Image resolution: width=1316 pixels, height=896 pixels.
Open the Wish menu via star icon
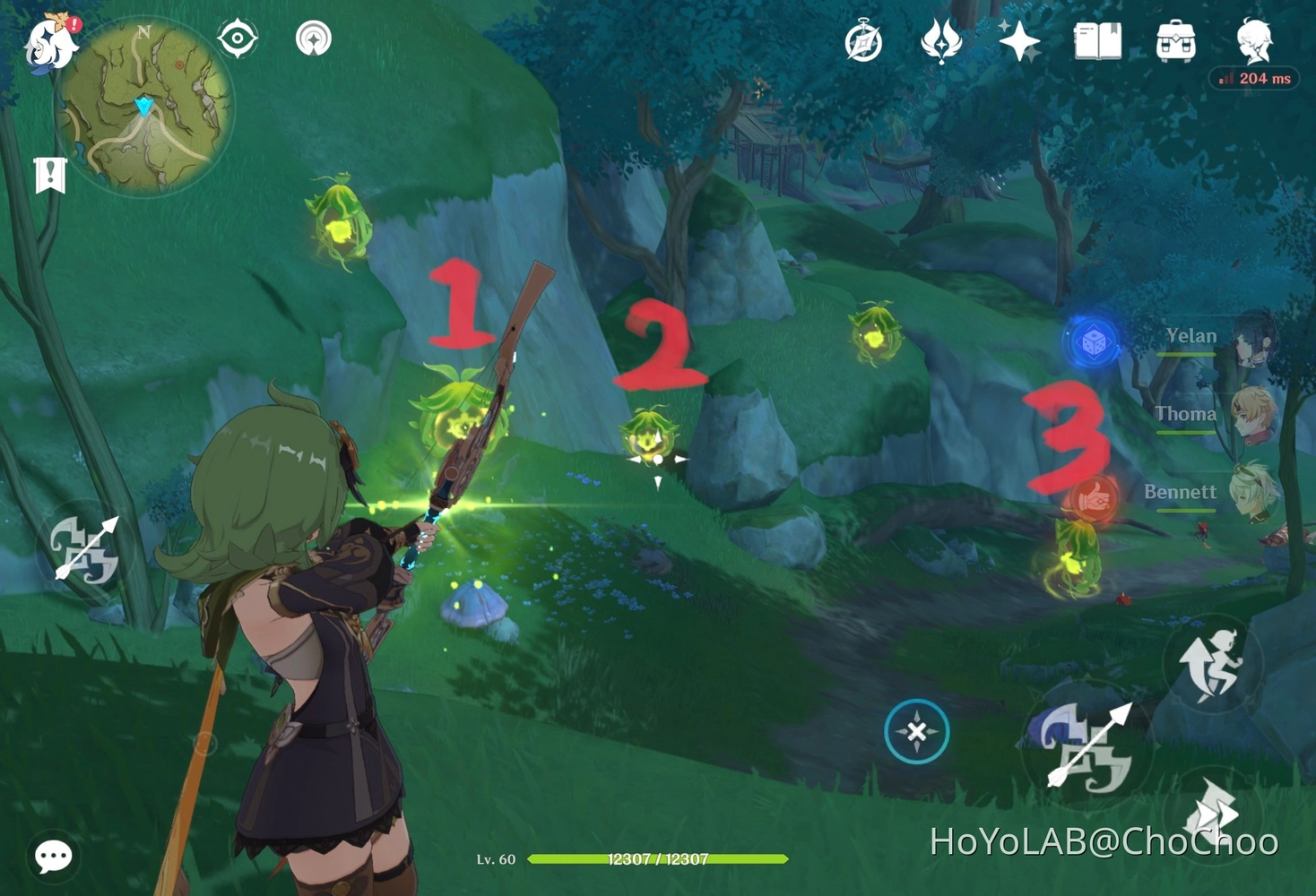point(1021,40)
